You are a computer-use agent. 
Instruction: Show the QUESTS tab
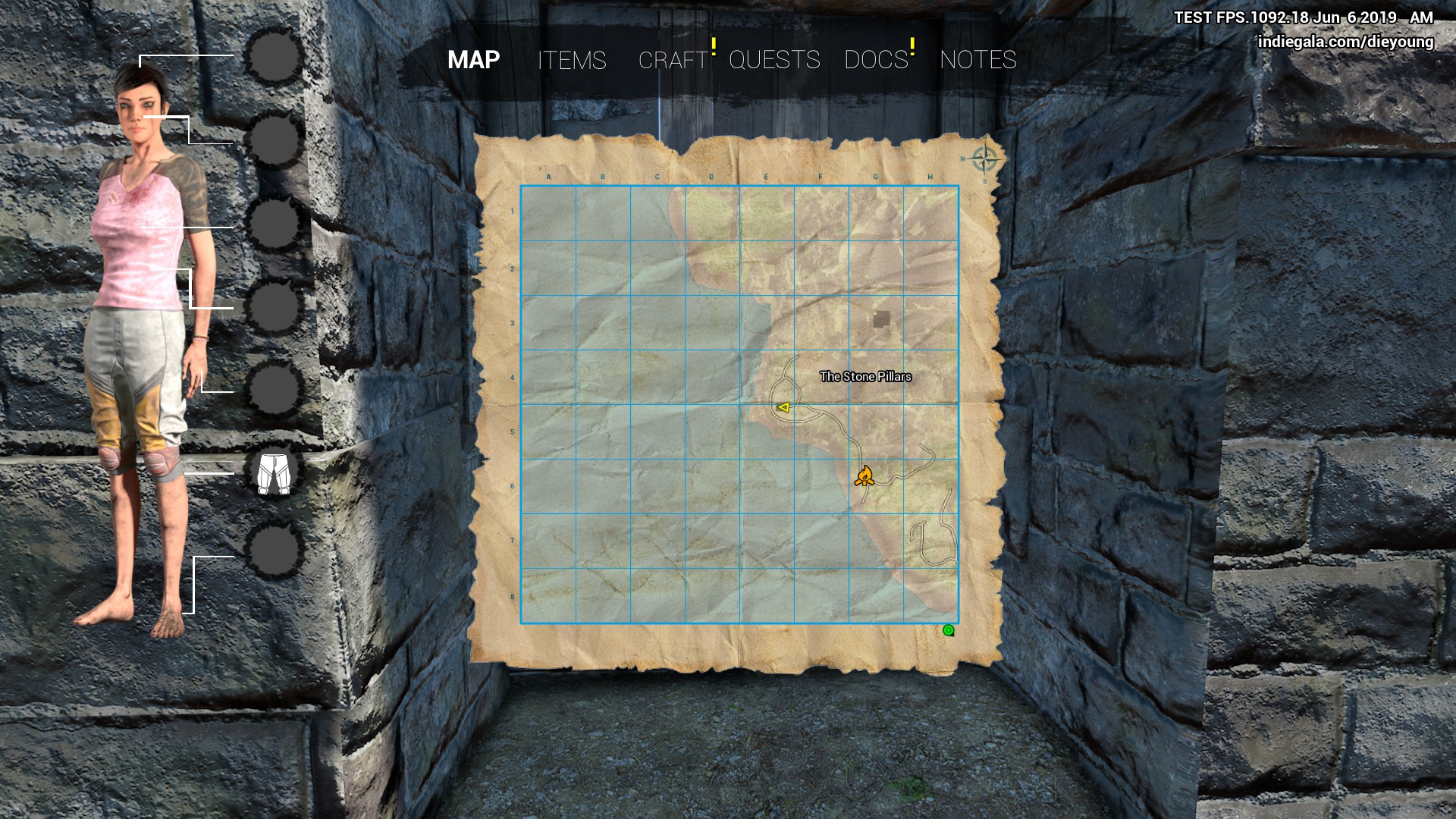pyautogui.click(x=774, y=60)
